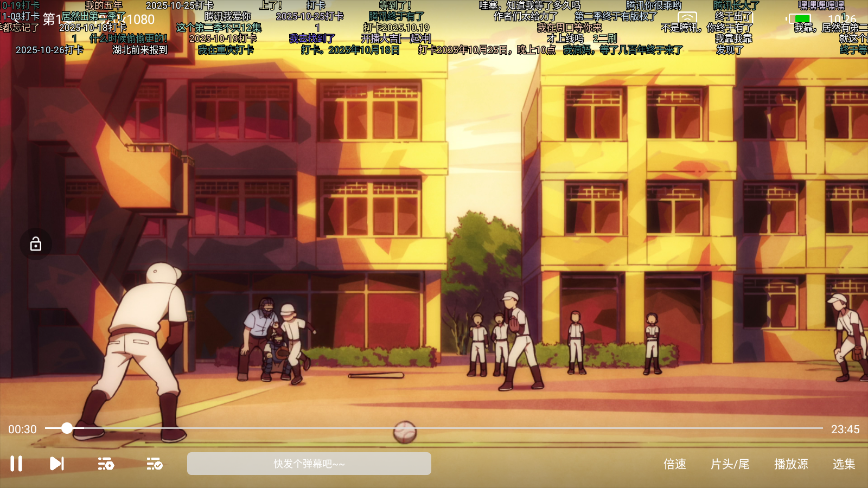Open the screen cast icon
The height and width of the screenshot is (488, 868).
[x=687, y=19]
